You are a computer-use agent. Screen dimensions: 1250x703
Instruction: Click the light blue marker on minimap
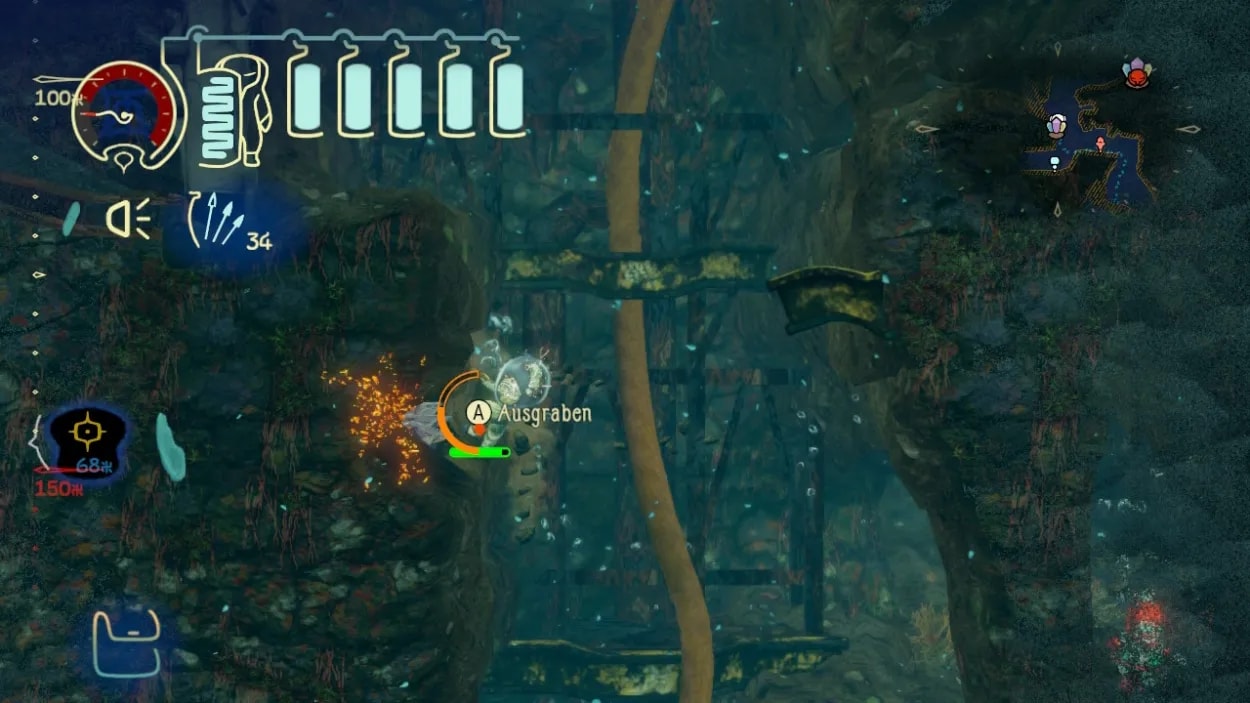click(x=1053, y=162)
